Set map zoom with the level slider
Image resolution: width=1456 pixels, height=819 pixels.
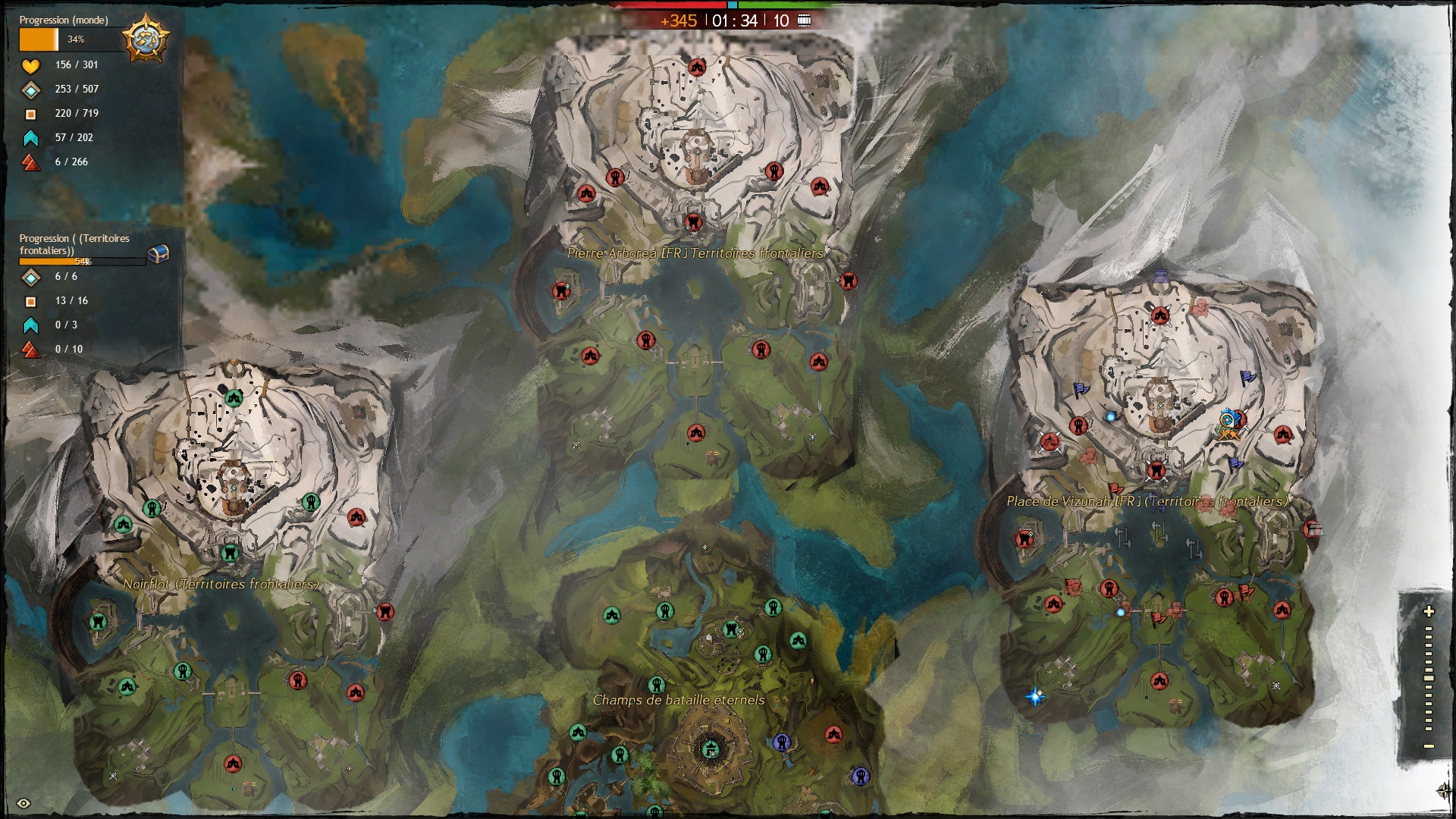pyautogui.click(x=1429, y=679)
